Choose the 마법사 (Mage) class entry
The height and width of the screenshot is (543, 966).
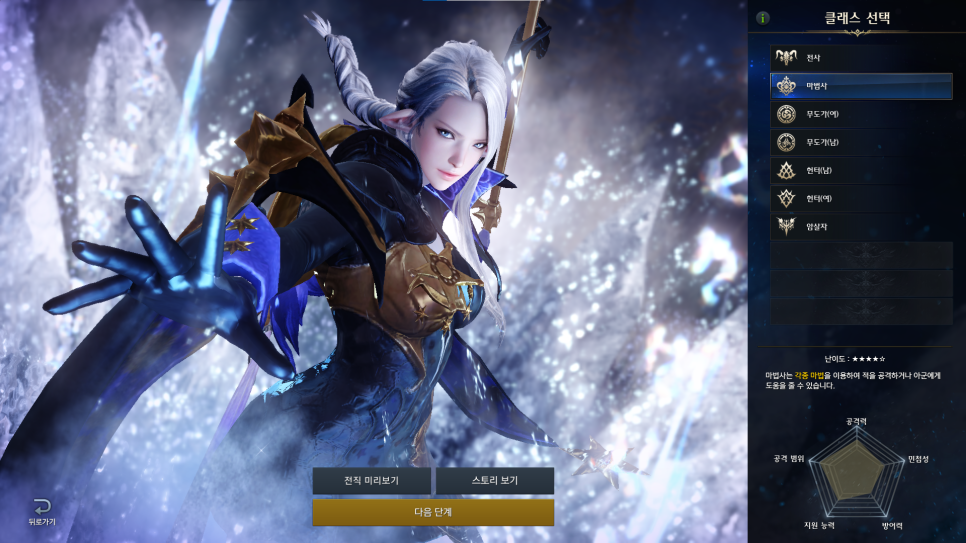[x=860, y=86]
